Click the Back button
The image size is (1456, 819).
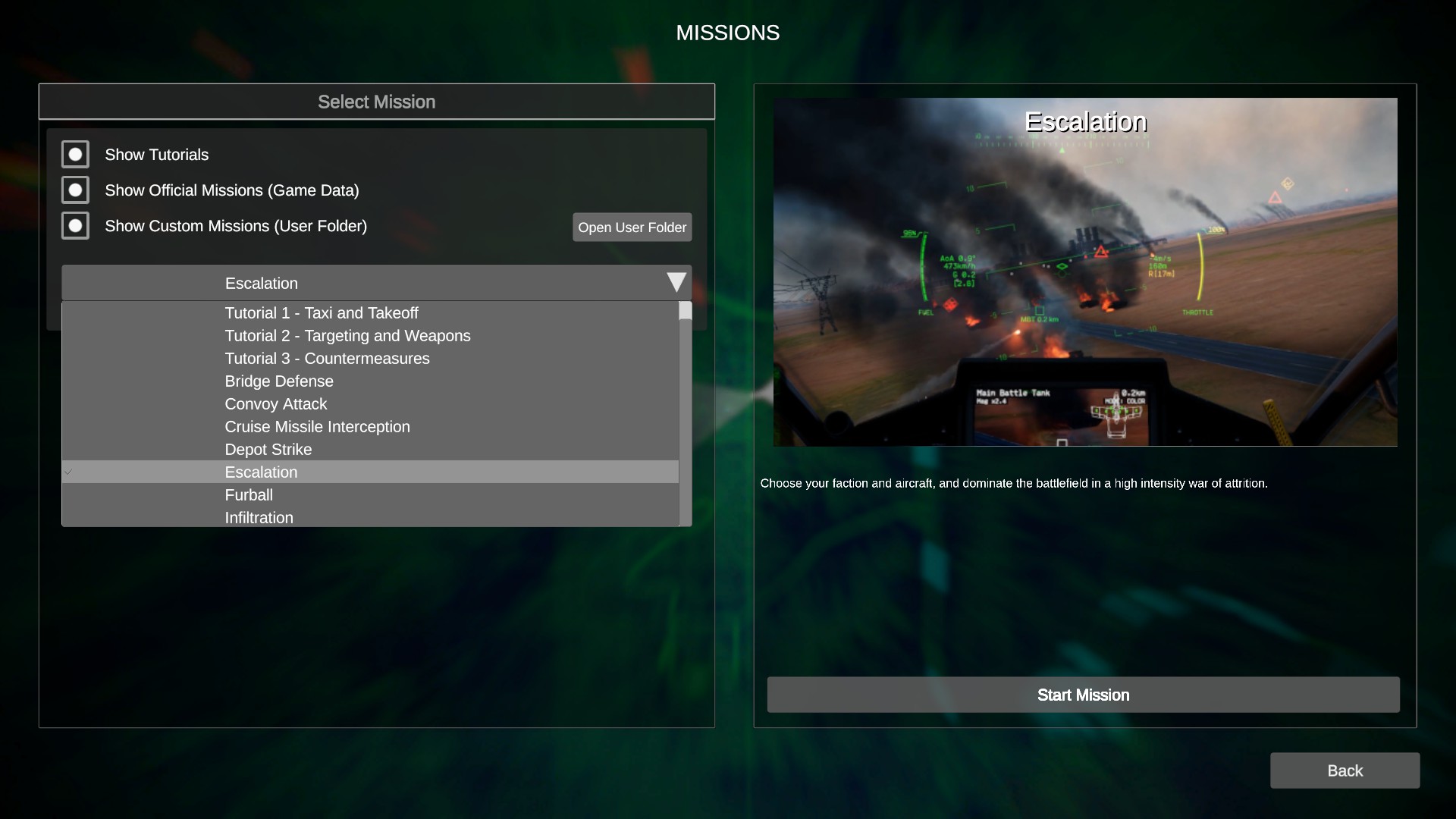pos(1345,770)
